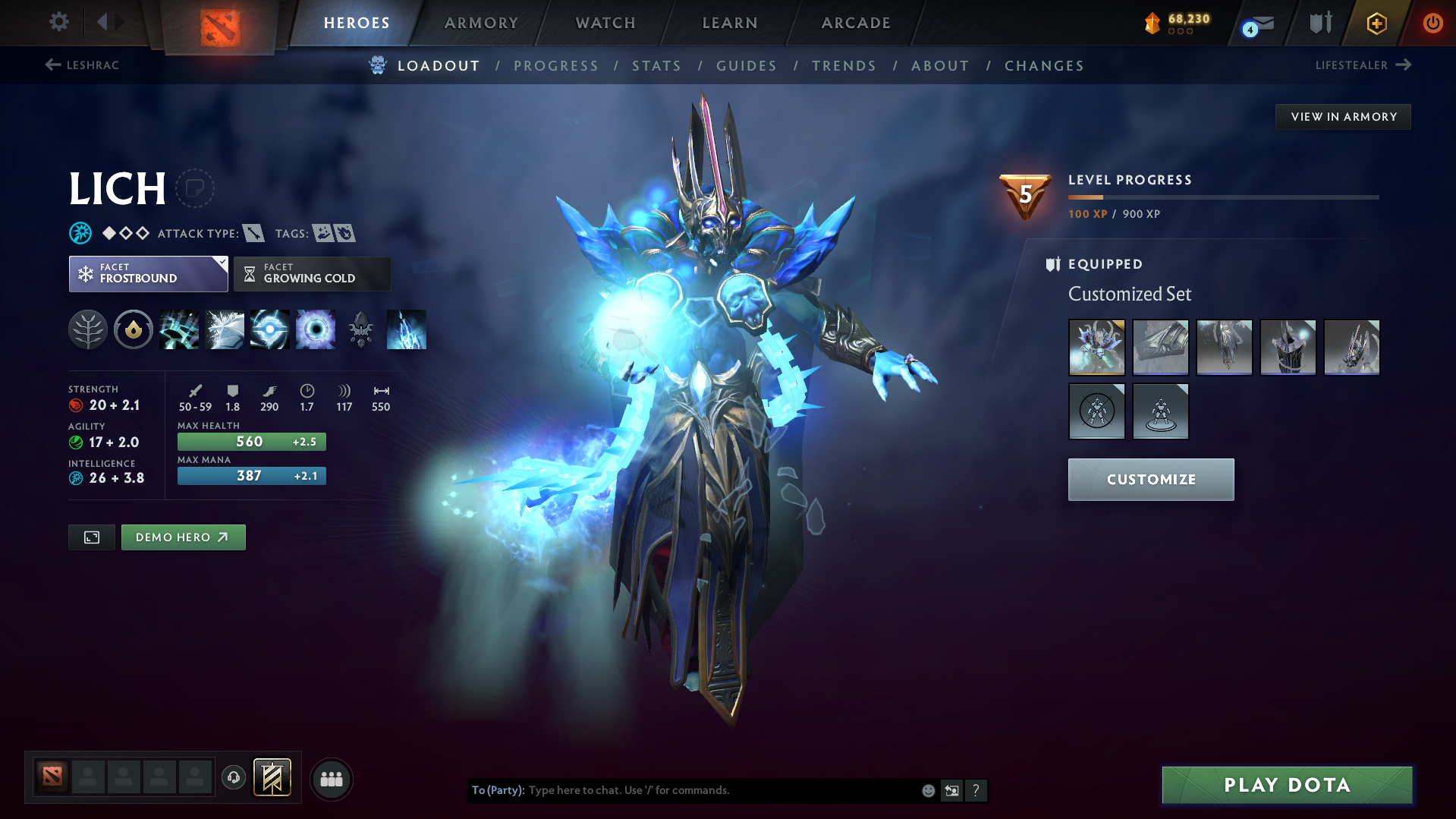1456x819 pixels.
Task: Open the friends list group icon
Action: click(331, 779)
